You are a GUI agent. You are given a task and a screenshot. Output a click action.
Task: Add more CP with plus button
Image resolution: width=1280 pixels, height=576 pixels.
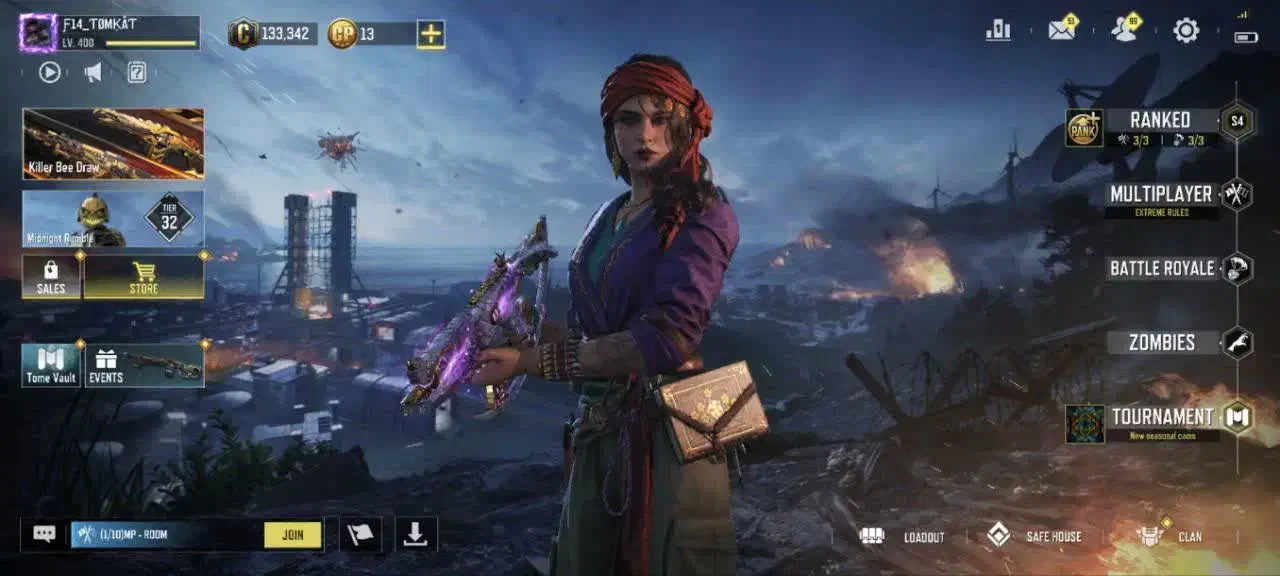431,34
